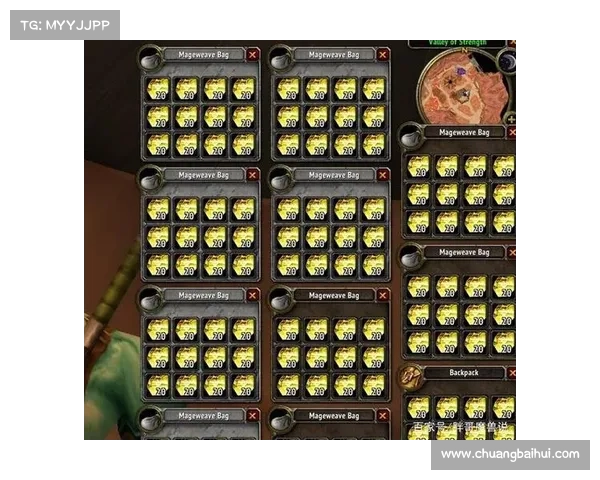
Task: Close the Backpack window
Action: [x=513, y=373]
